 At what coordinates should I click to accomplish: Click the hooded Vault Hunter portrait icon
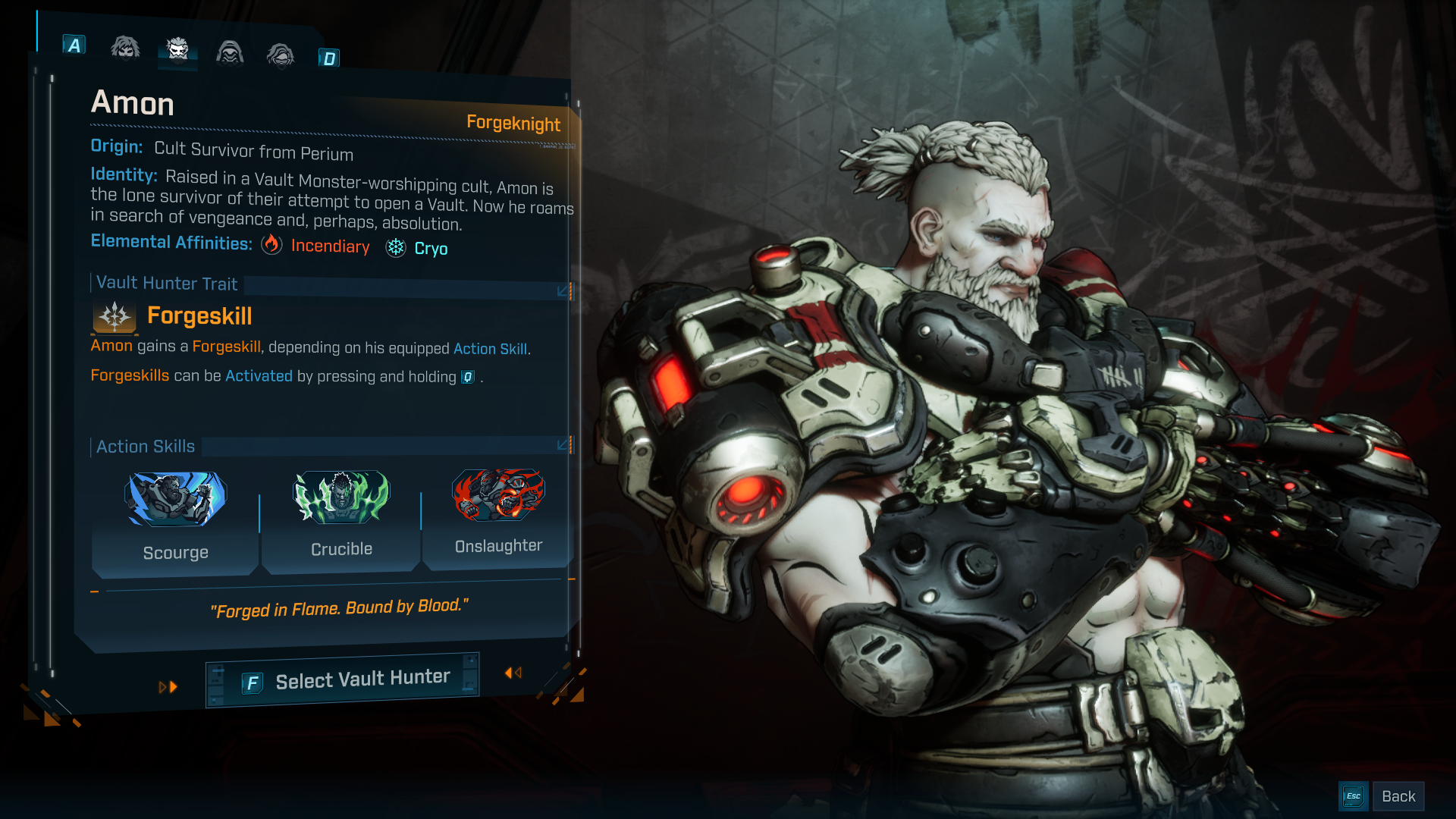pos(230,52)
